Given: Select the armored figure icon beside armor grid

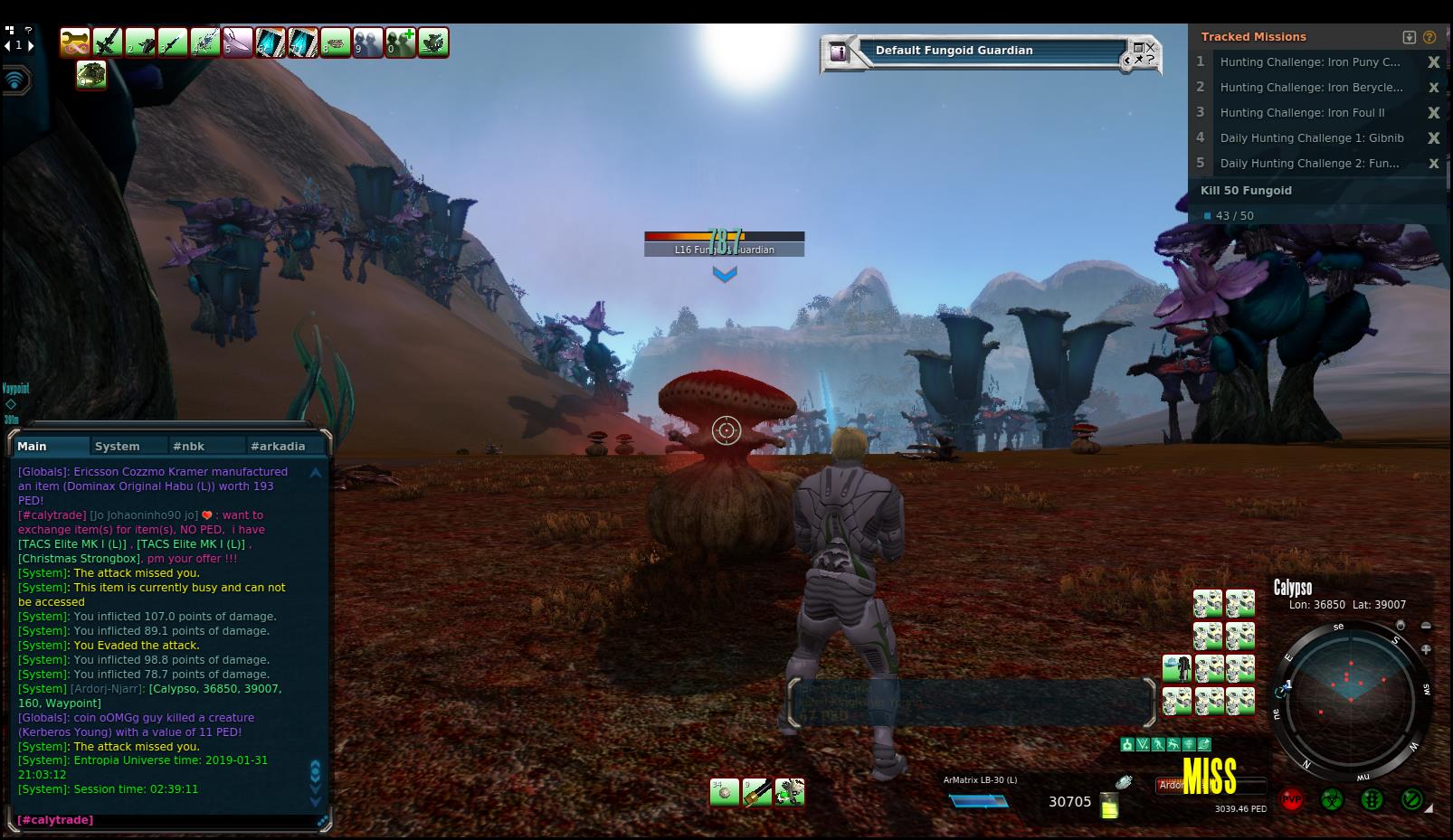Looking at the screenshot, I should [x=1176, y=669].
